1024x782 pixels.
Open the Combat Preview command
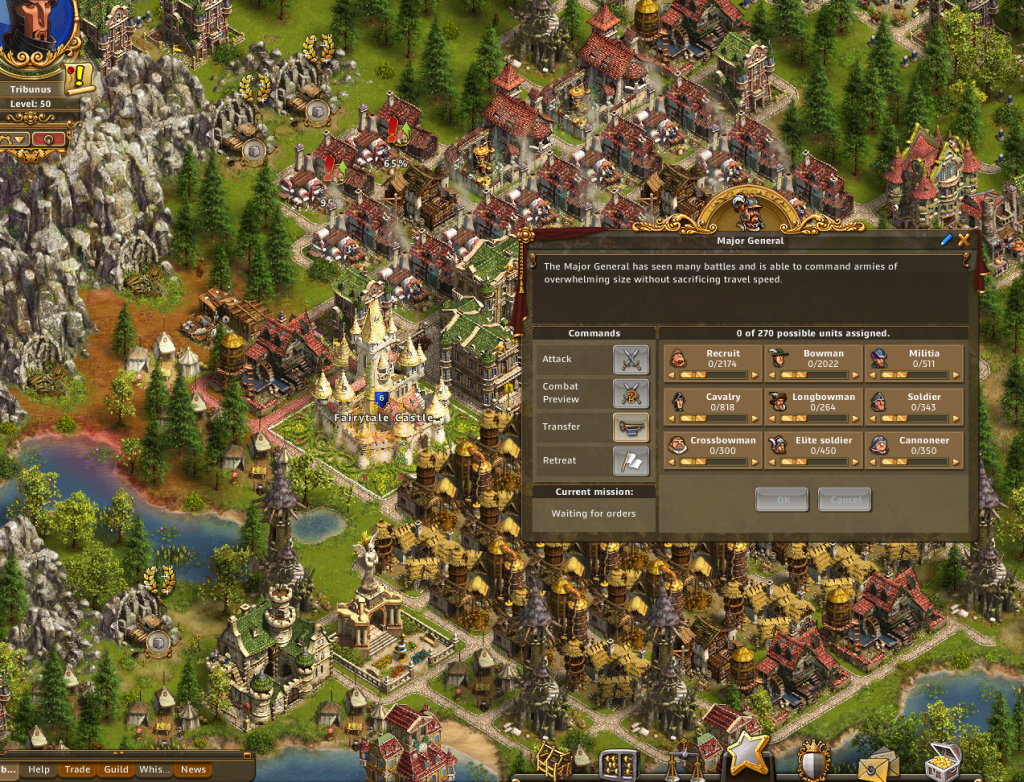click(x=631, y=393)
